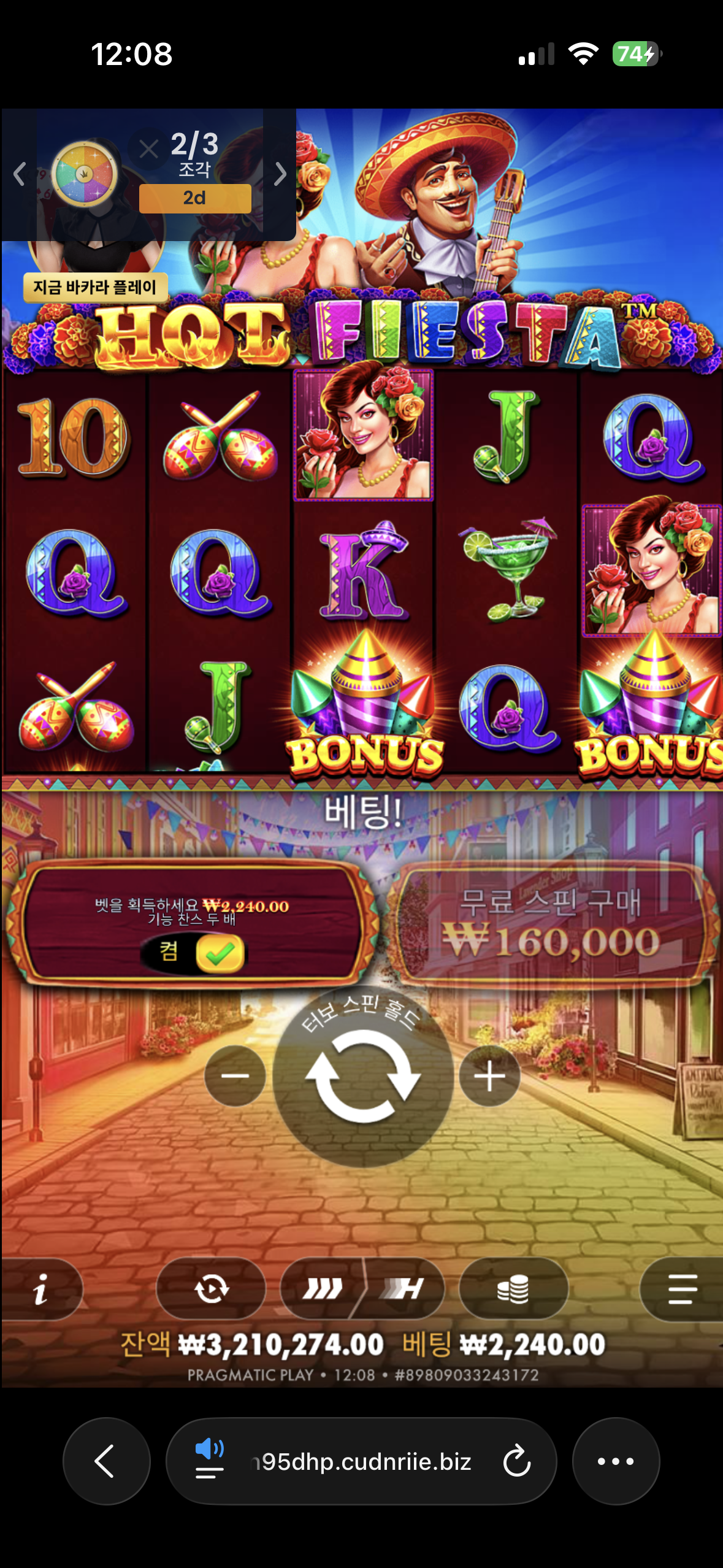Open the browser's three-dot more menu

(616, 1461)
